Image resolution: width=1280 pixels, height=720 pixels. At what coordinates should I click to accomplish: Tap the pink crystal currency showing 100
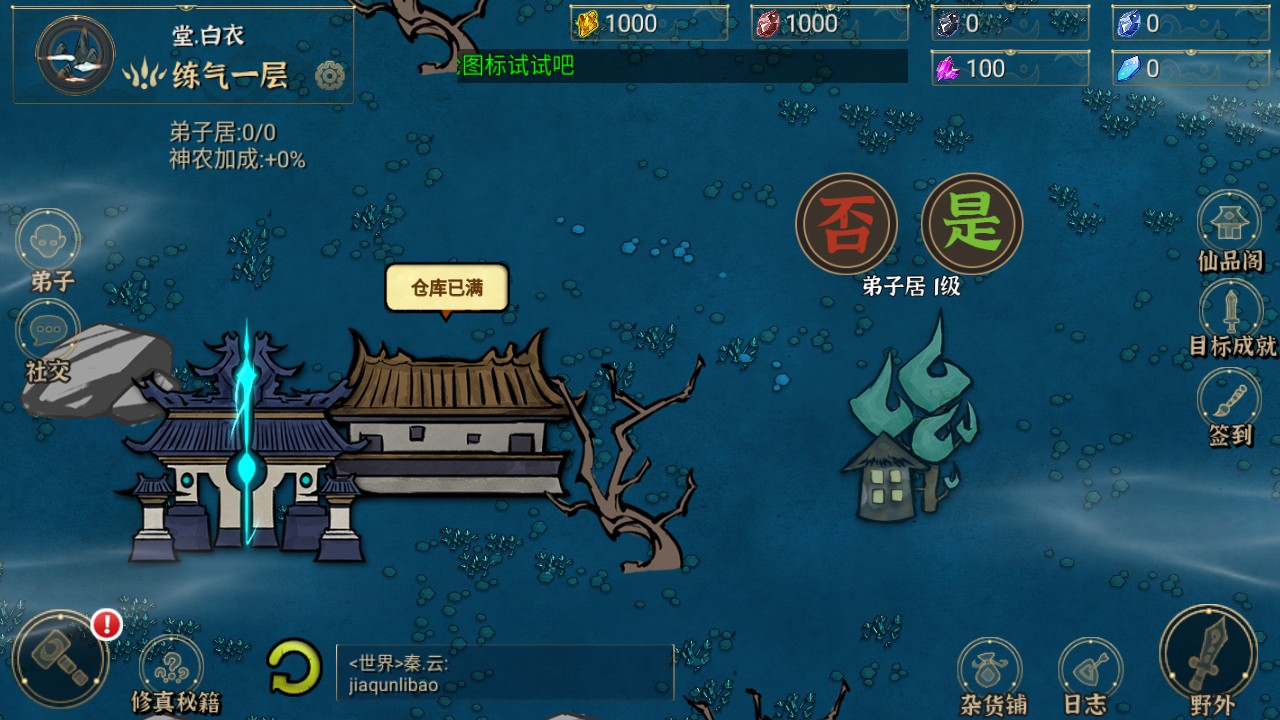point(1008,70)
